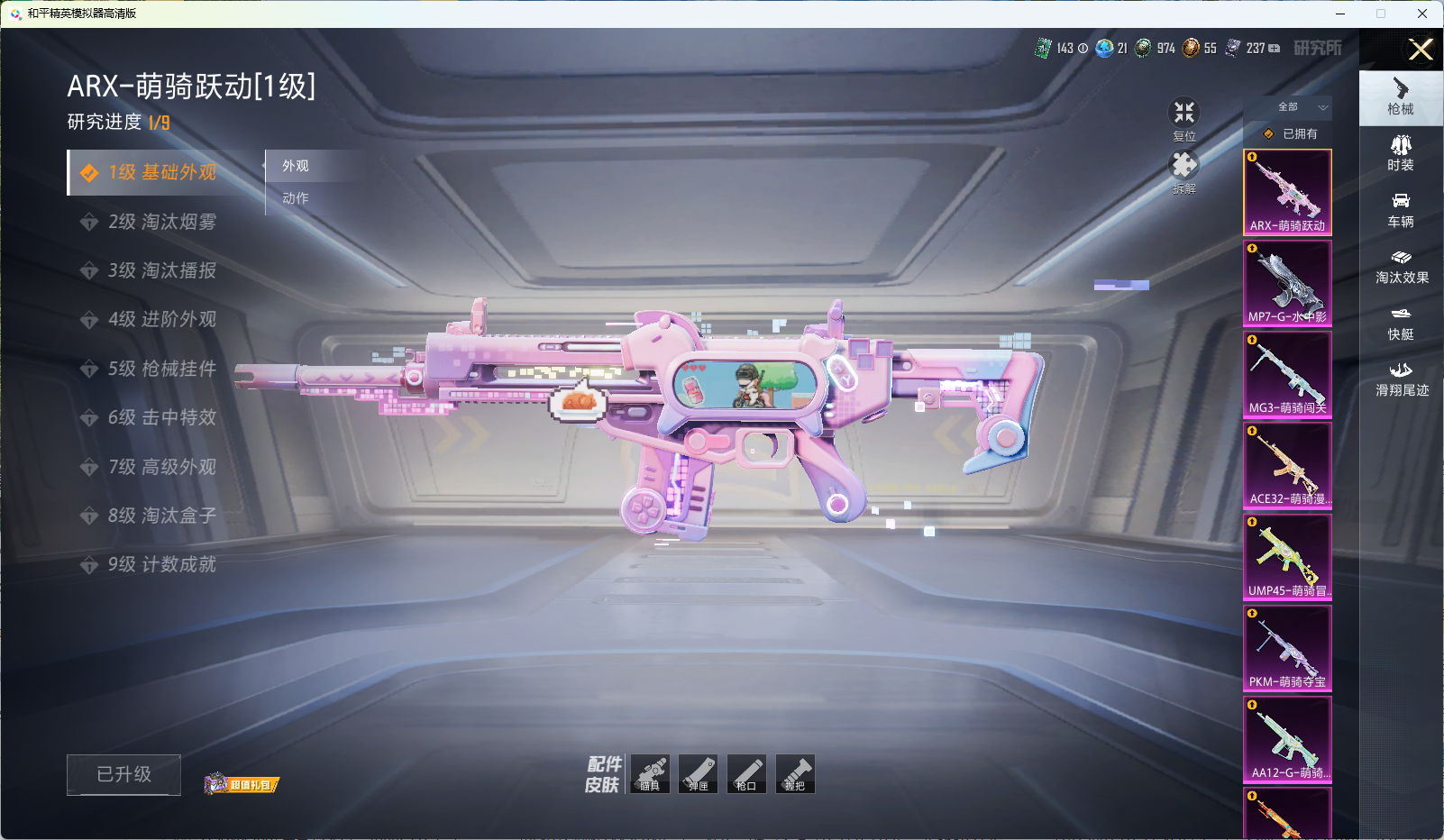Open the 全部 filter dropdown
Screen dimensions: 1444x840
[x=1298, y=107]
